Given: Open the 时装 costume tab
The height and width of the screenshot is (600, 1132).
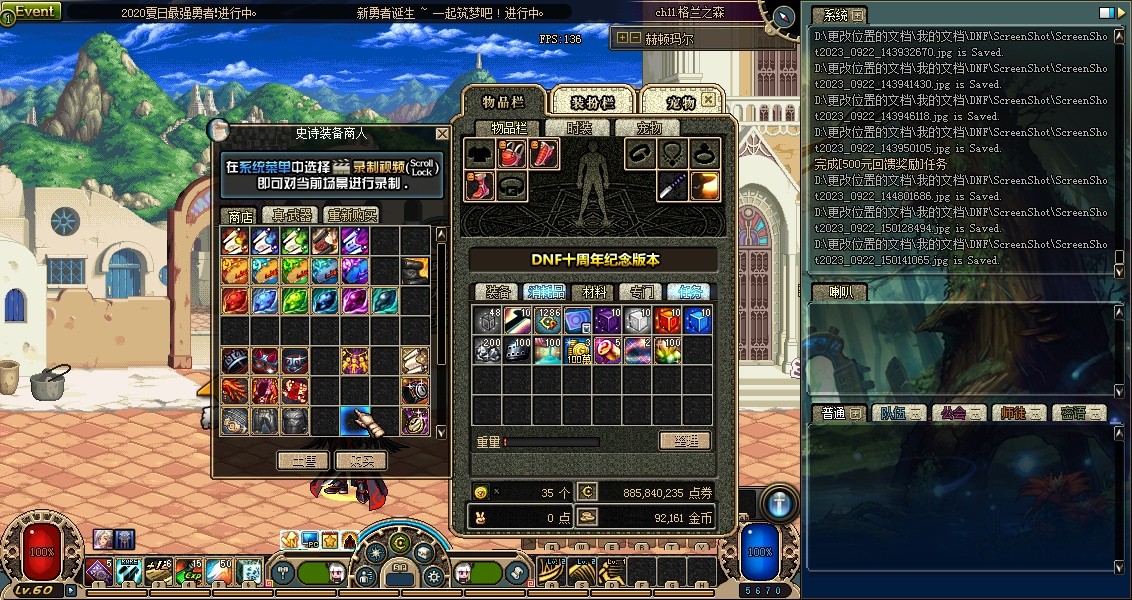Looking at the screenshot, I should [x=579, y=128].
